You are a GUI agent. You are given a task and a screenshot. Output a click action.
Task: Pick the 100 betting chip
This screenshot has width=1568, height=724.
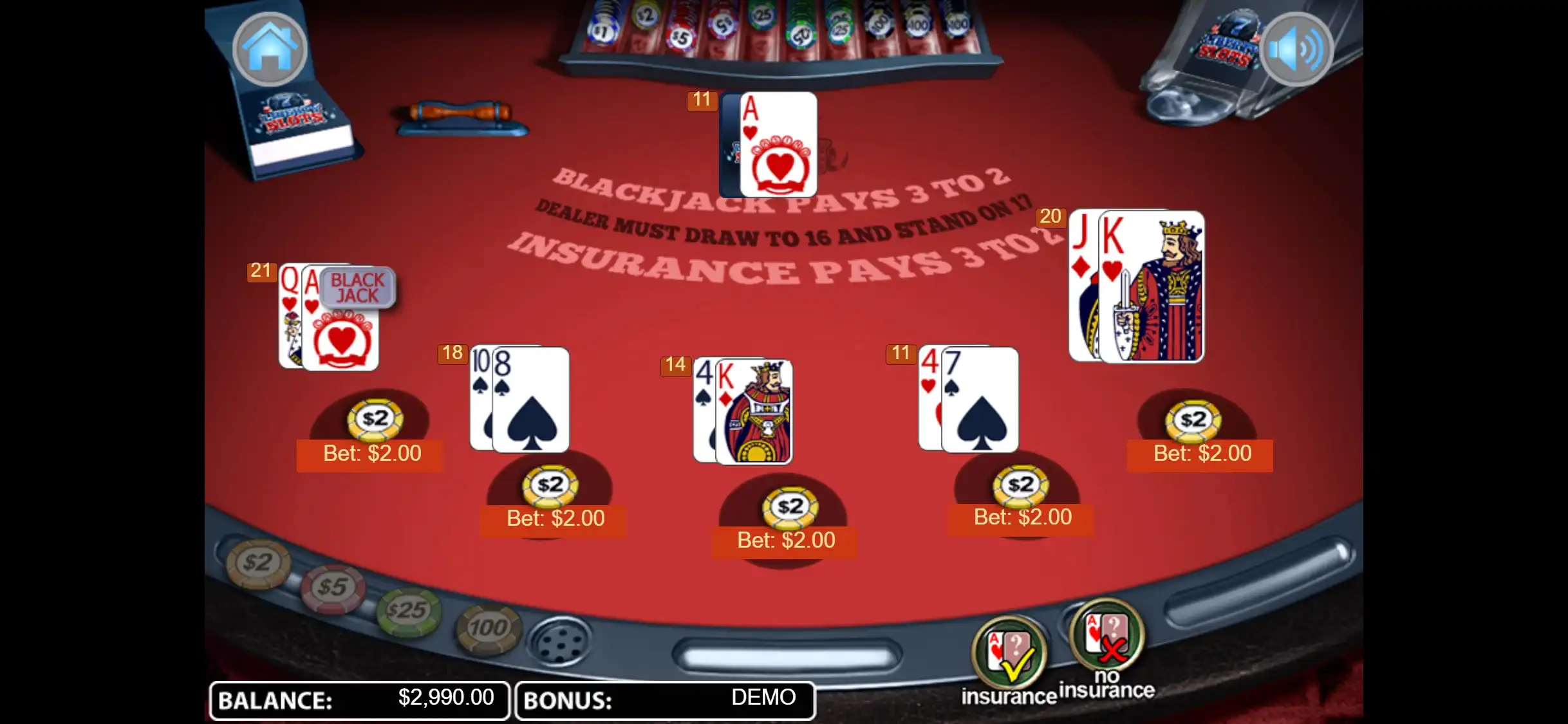coord(488,628)
